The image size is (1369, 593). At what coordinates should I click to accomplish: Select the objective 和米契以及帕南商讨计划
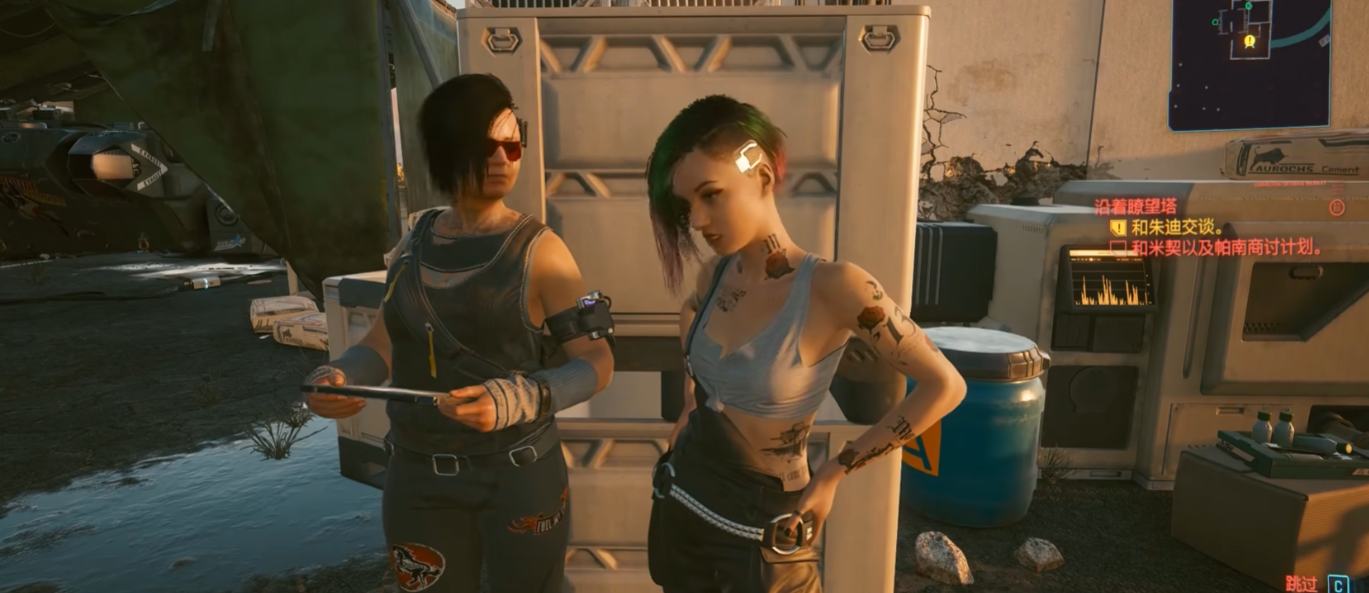[1227, 247]
